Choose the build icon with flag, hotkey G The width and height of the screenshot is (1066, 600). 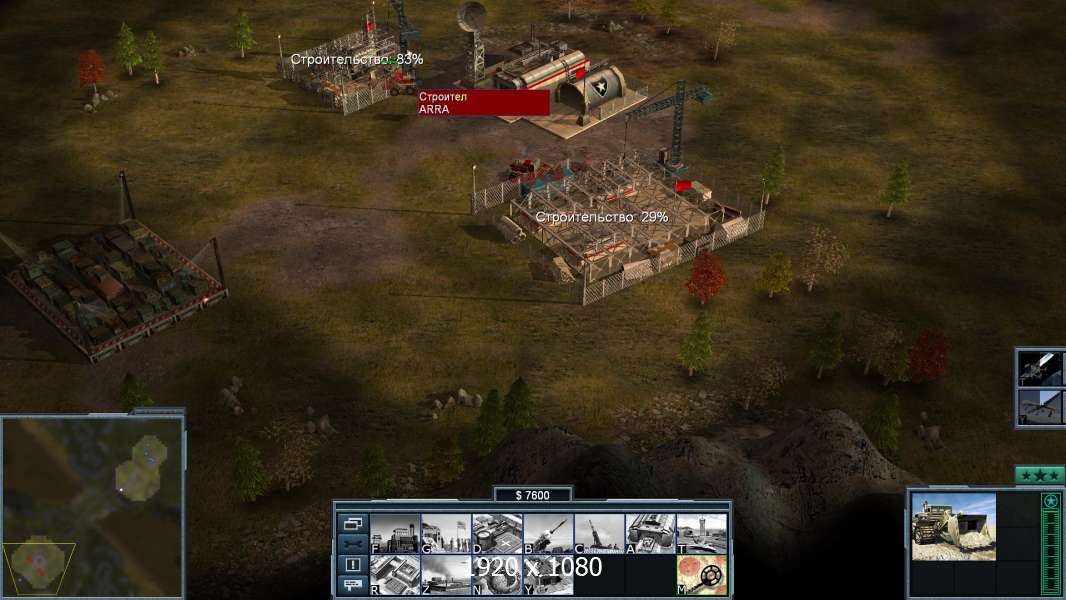pyautogui.click(x=446, y=534)
